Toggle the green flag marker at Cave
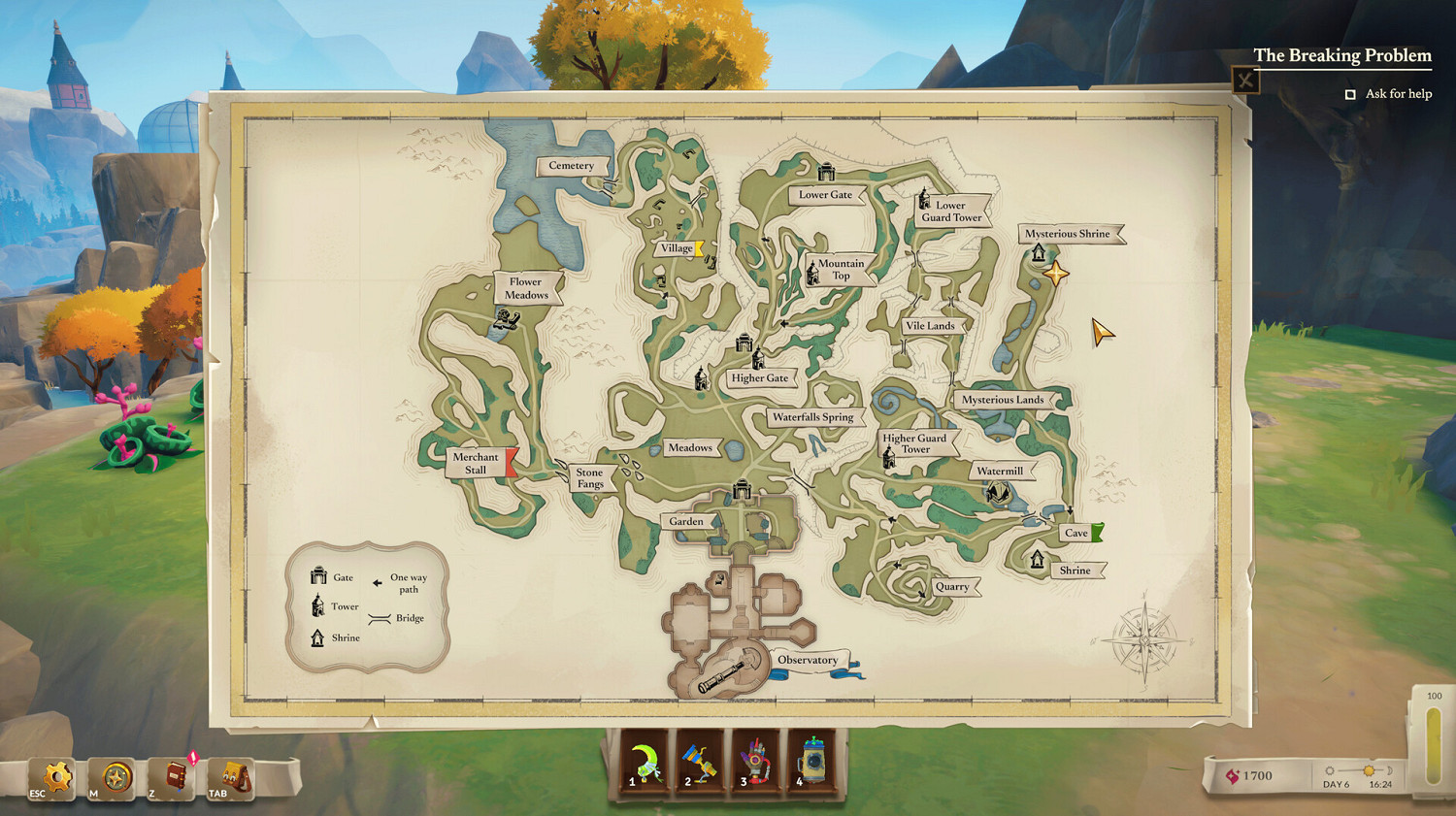 pyautogui.click(x=1100, y=531)
